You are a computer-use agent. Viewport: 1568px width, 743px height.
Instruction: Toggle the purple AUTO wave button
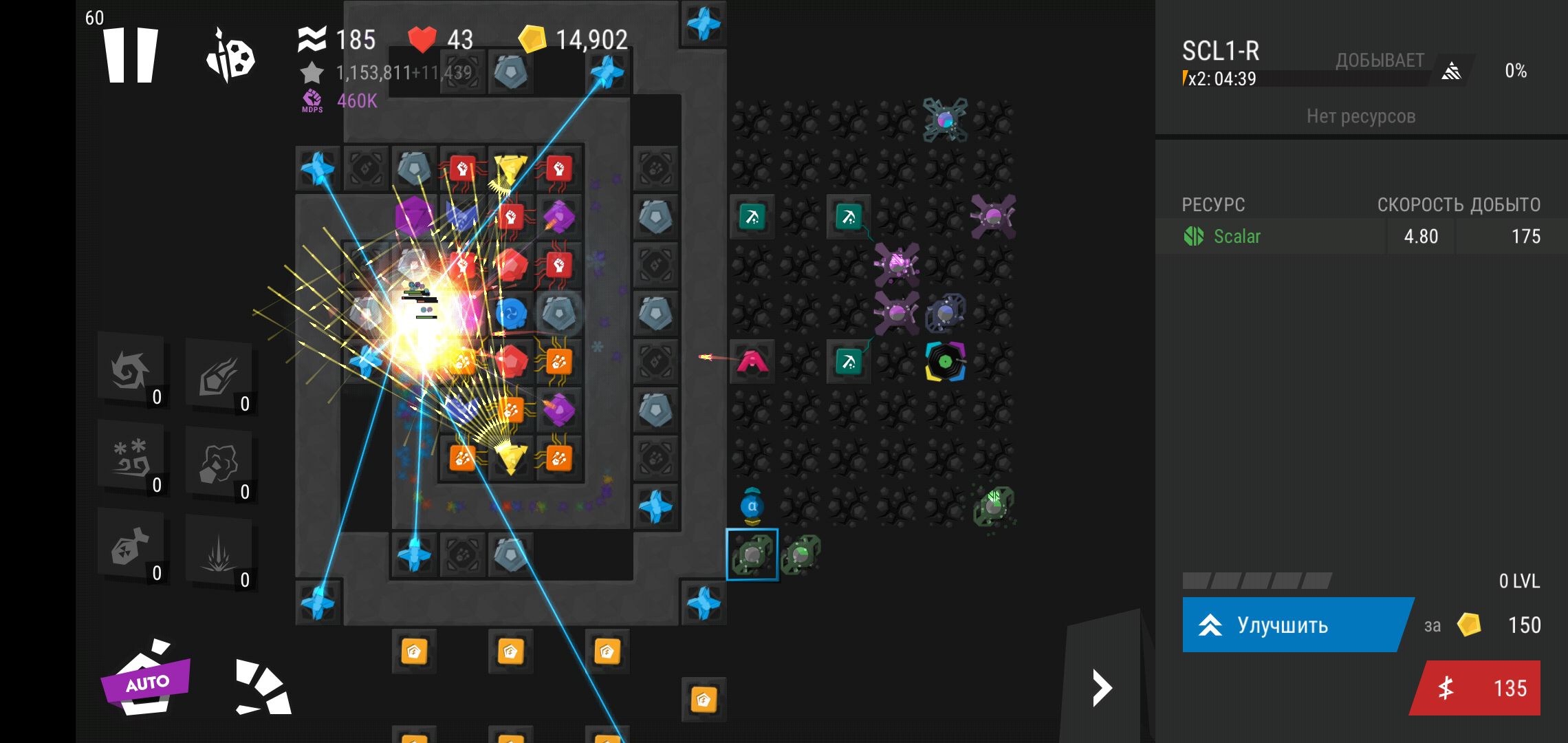pyautogui.click(x=146, y=680)
